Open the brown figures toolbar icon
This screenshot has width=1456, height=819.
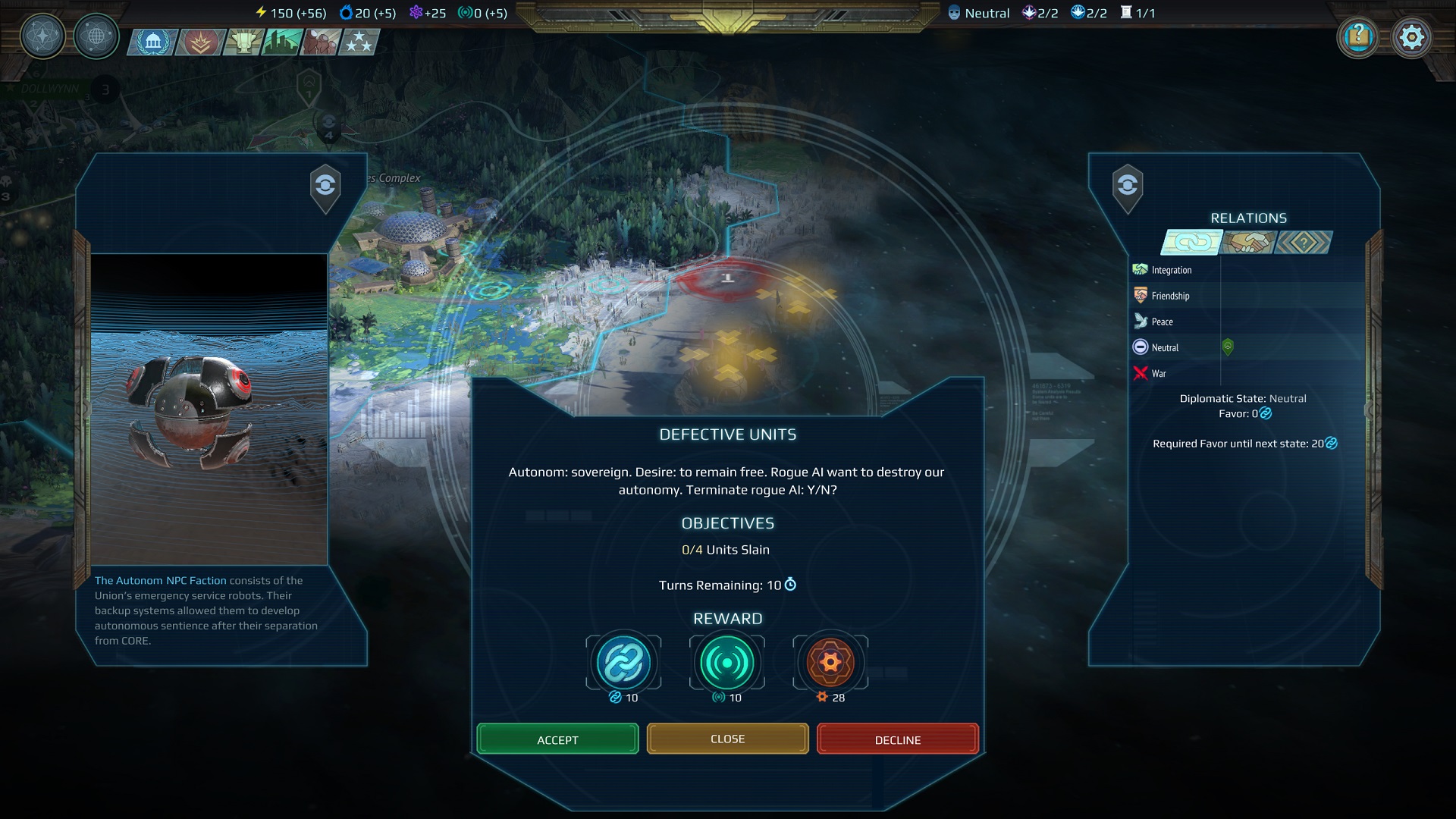tap(320, 42)
